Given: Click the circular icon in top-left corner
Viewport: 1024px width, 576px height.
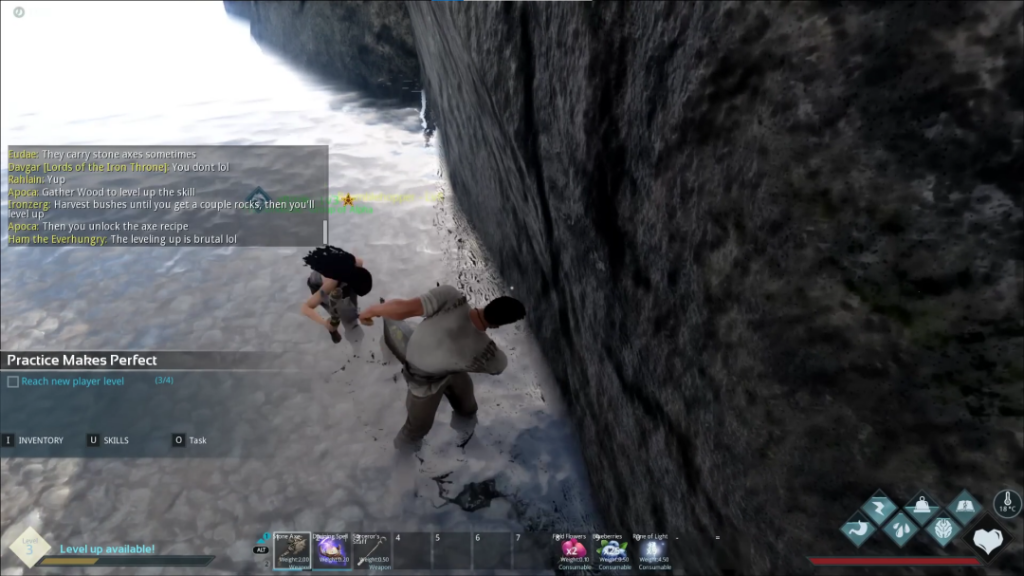Looking at the screenshot, I should pyautogui.click(x=19, y=12).
